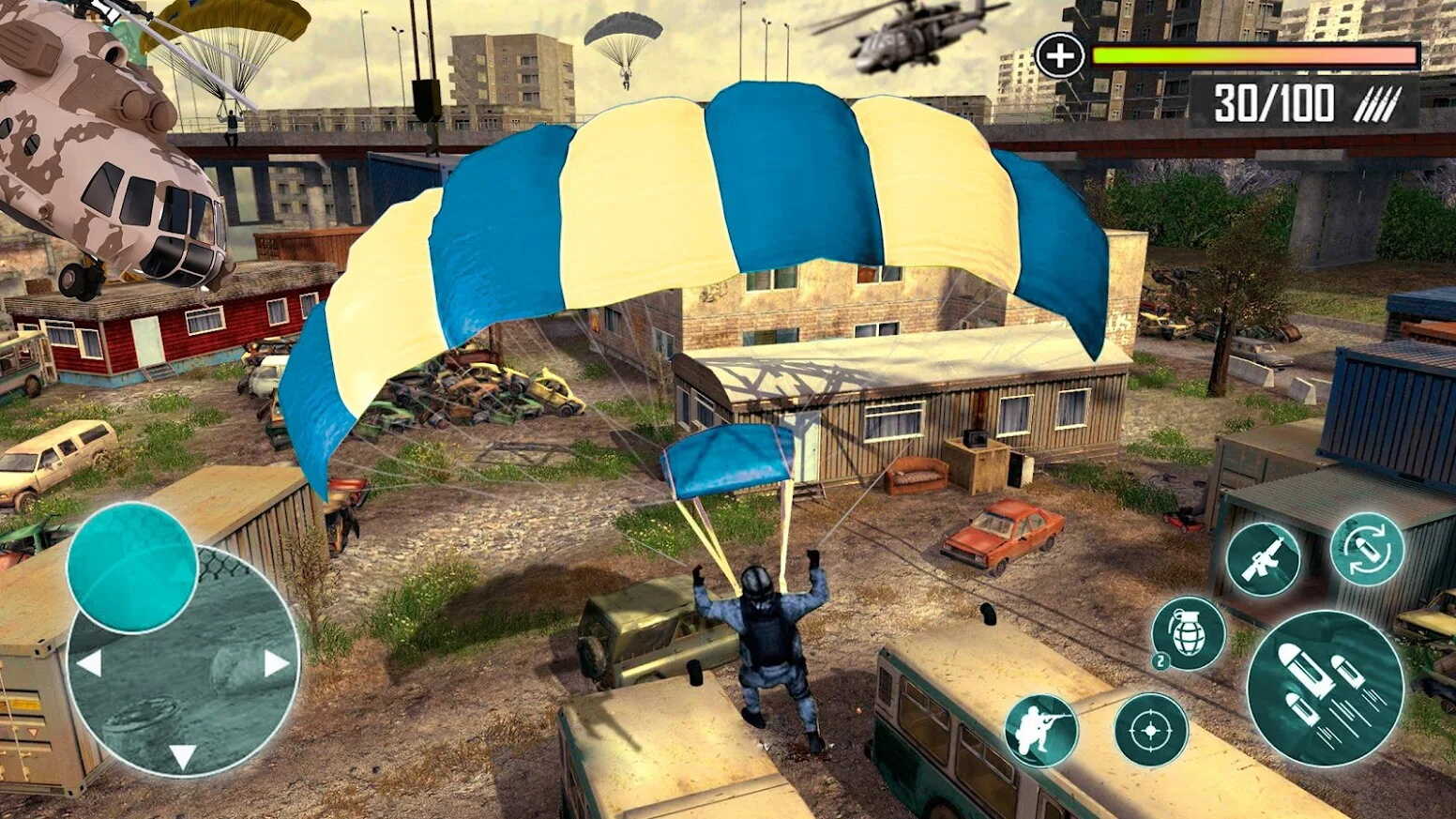Tap the joystick's down arrow

tap(183, 756)
